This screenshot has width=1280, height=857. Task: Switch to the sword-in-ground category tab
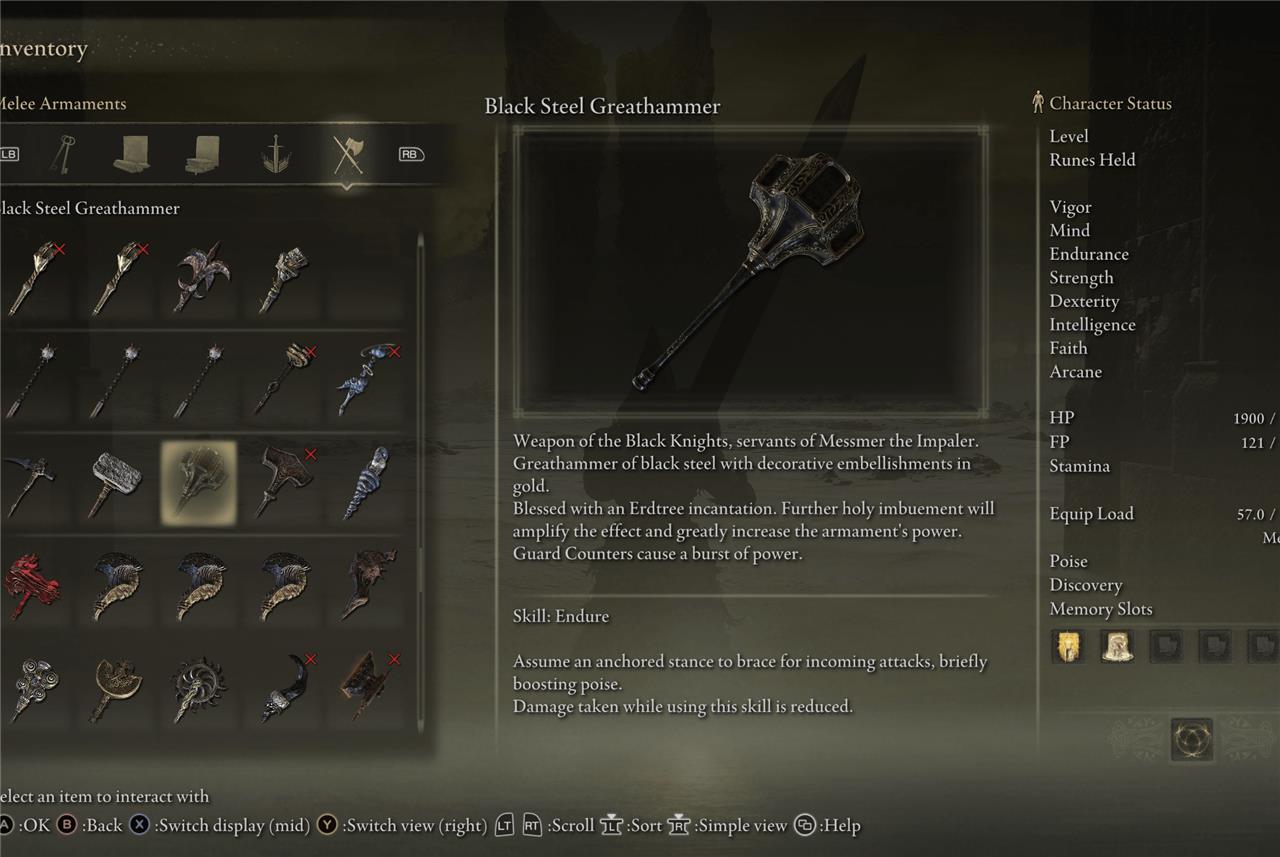[276, 154]
